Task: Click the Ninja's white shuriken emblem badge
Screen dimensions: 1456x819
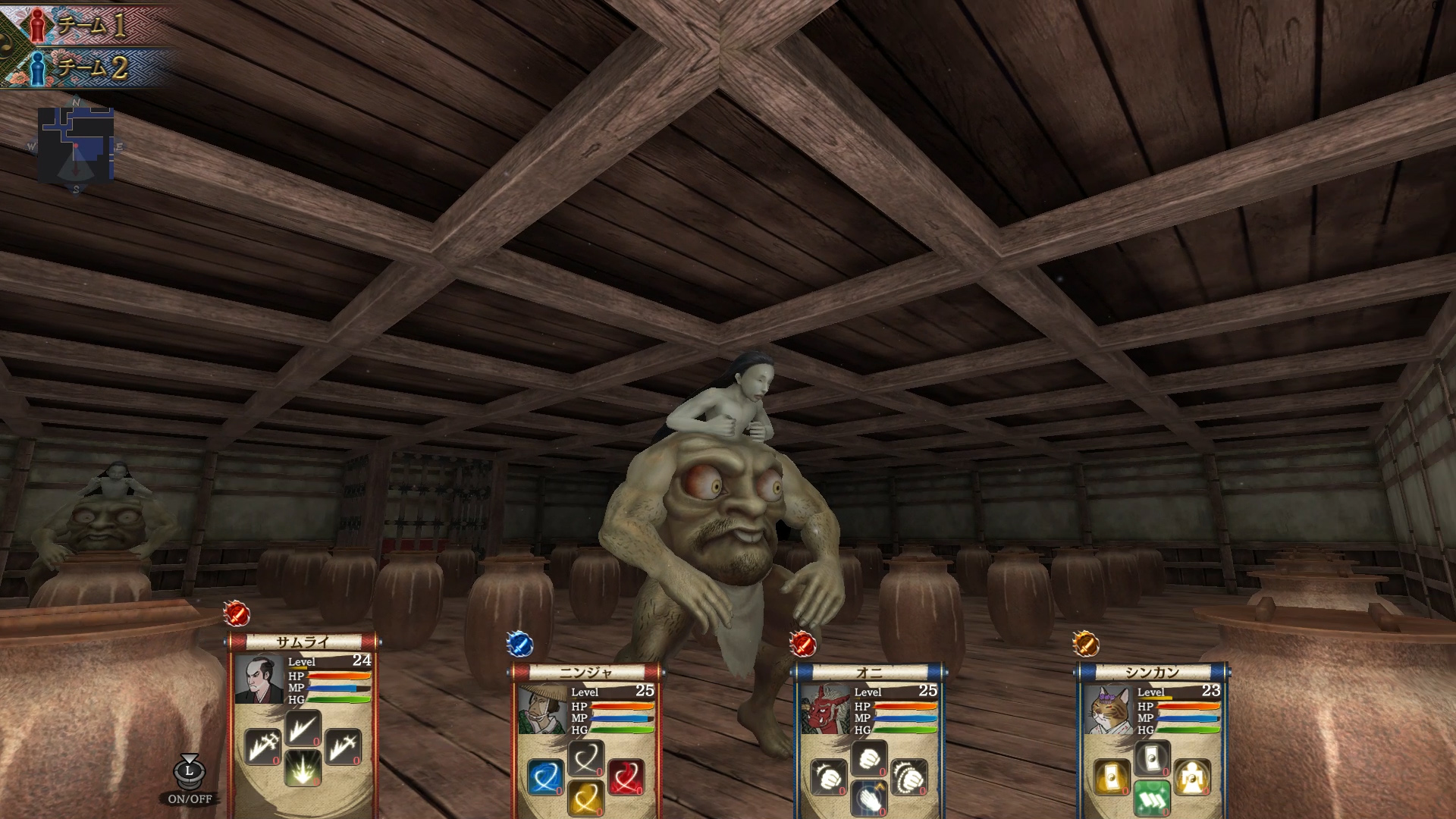Action: [x=520, y=645]
